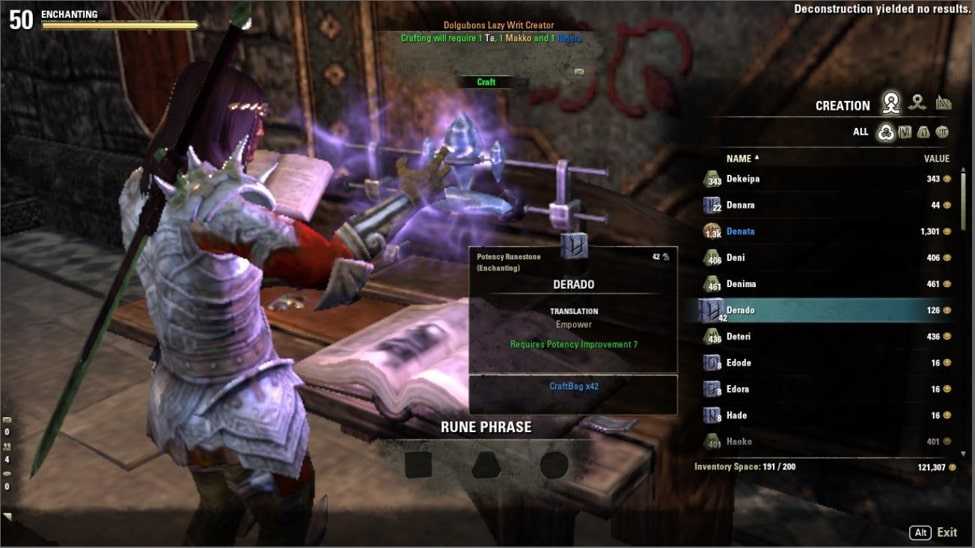Screen dimensions: 975x548
Task: Click the green Craft button
Action: tap(486, 82)
